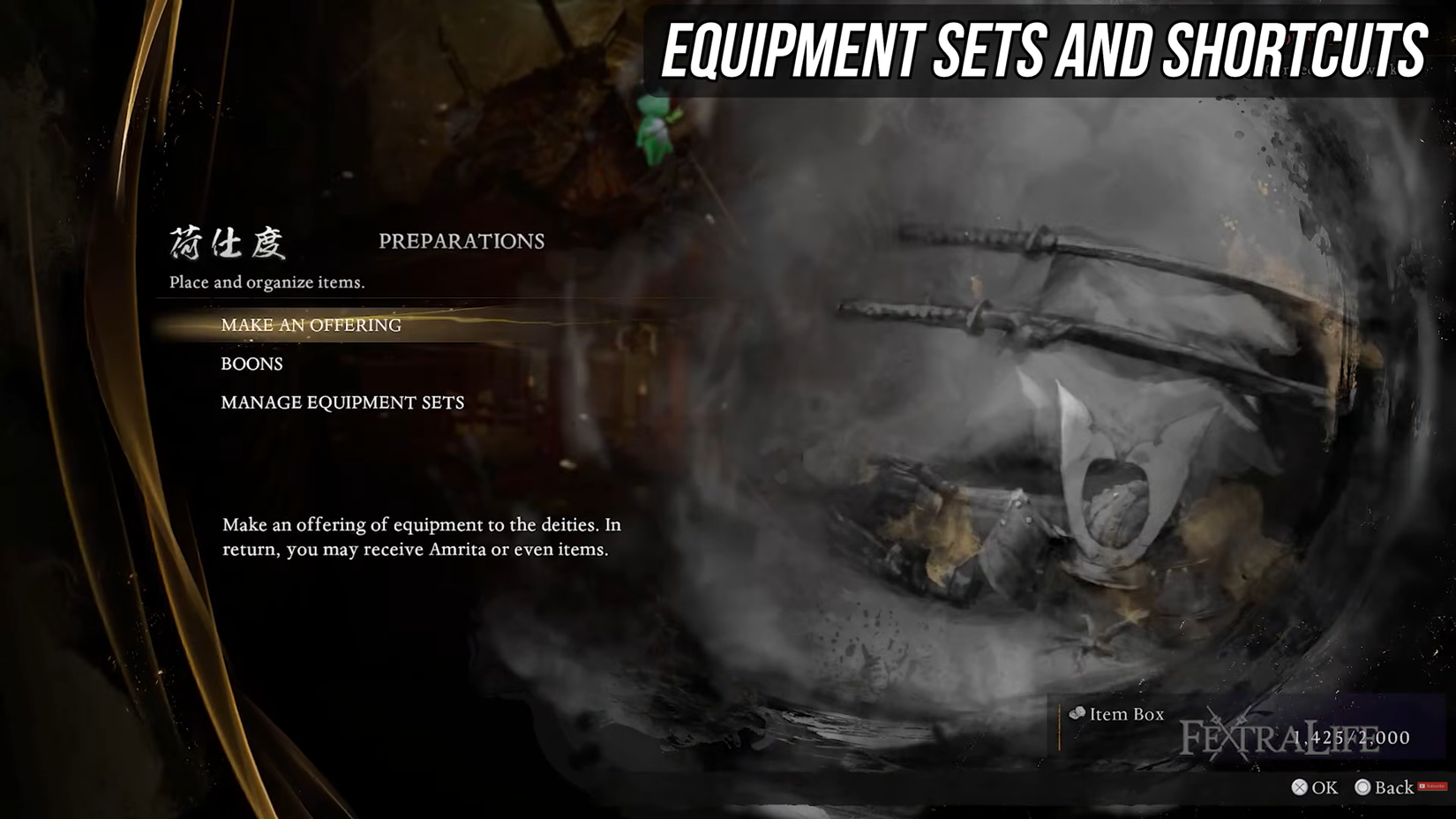Click the 'Place and organize items' subtitle

[267, 283]
